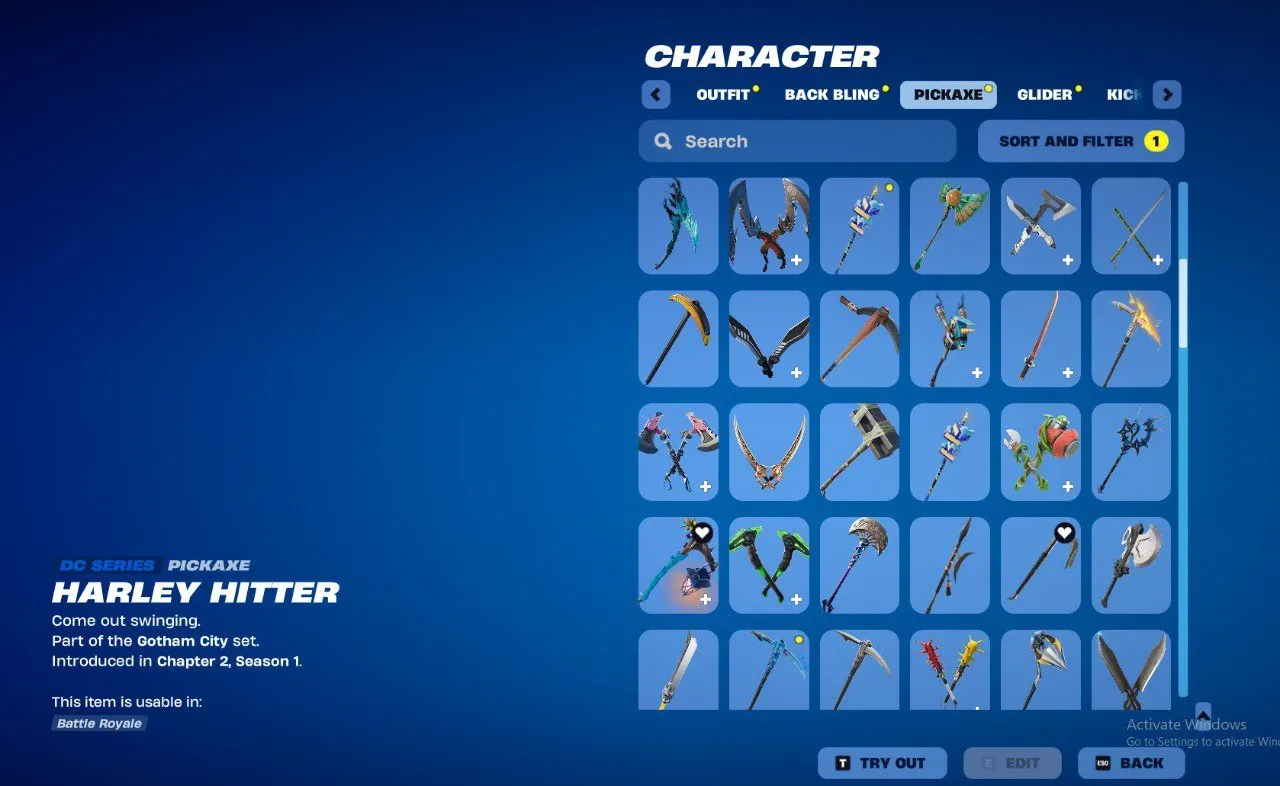Expand more categories with the right chevron

point(1166,94)
